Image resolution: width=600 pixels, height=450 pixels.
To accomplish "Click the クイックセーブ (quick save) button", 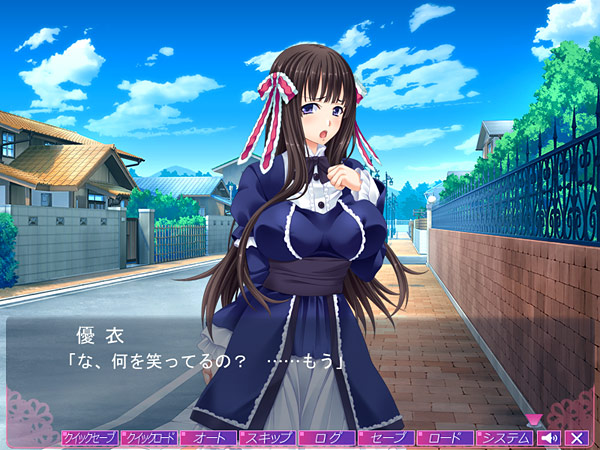I will pyautogui.click(x=89, y=438).
